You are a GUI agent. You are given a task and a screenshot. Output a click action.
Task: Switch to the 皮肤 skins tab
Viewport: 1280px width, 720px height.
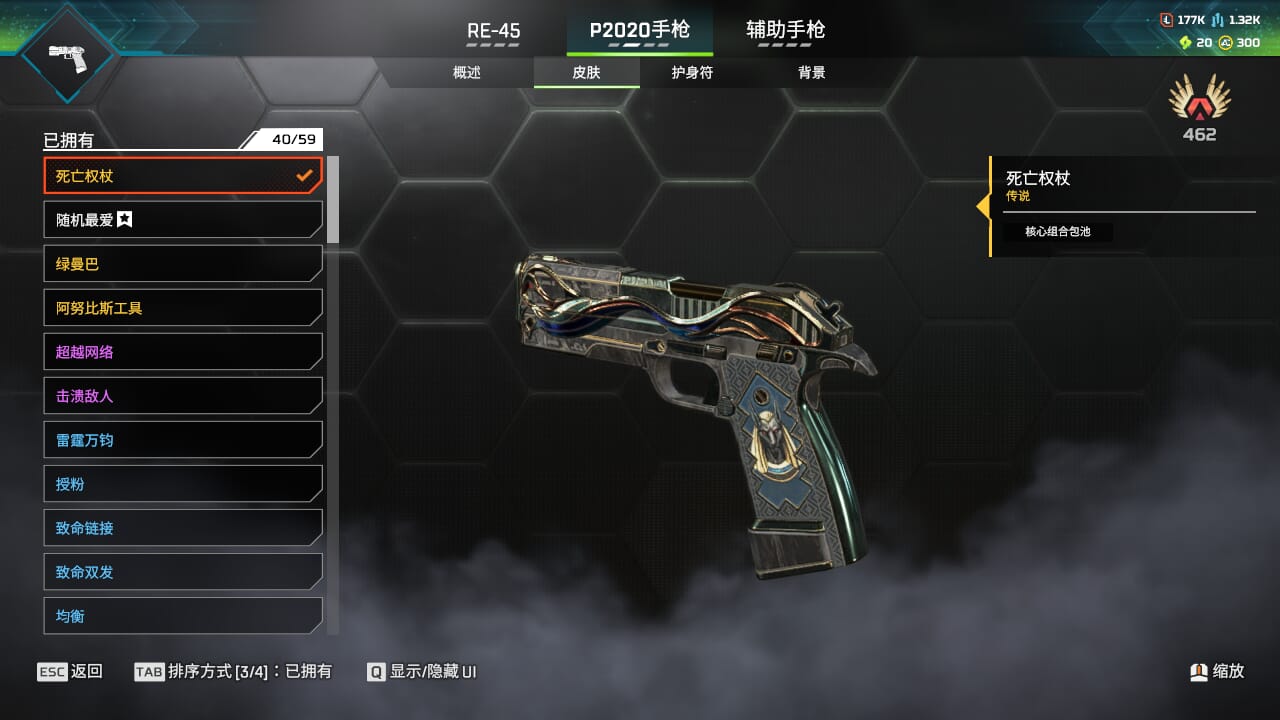click(586, 73)
